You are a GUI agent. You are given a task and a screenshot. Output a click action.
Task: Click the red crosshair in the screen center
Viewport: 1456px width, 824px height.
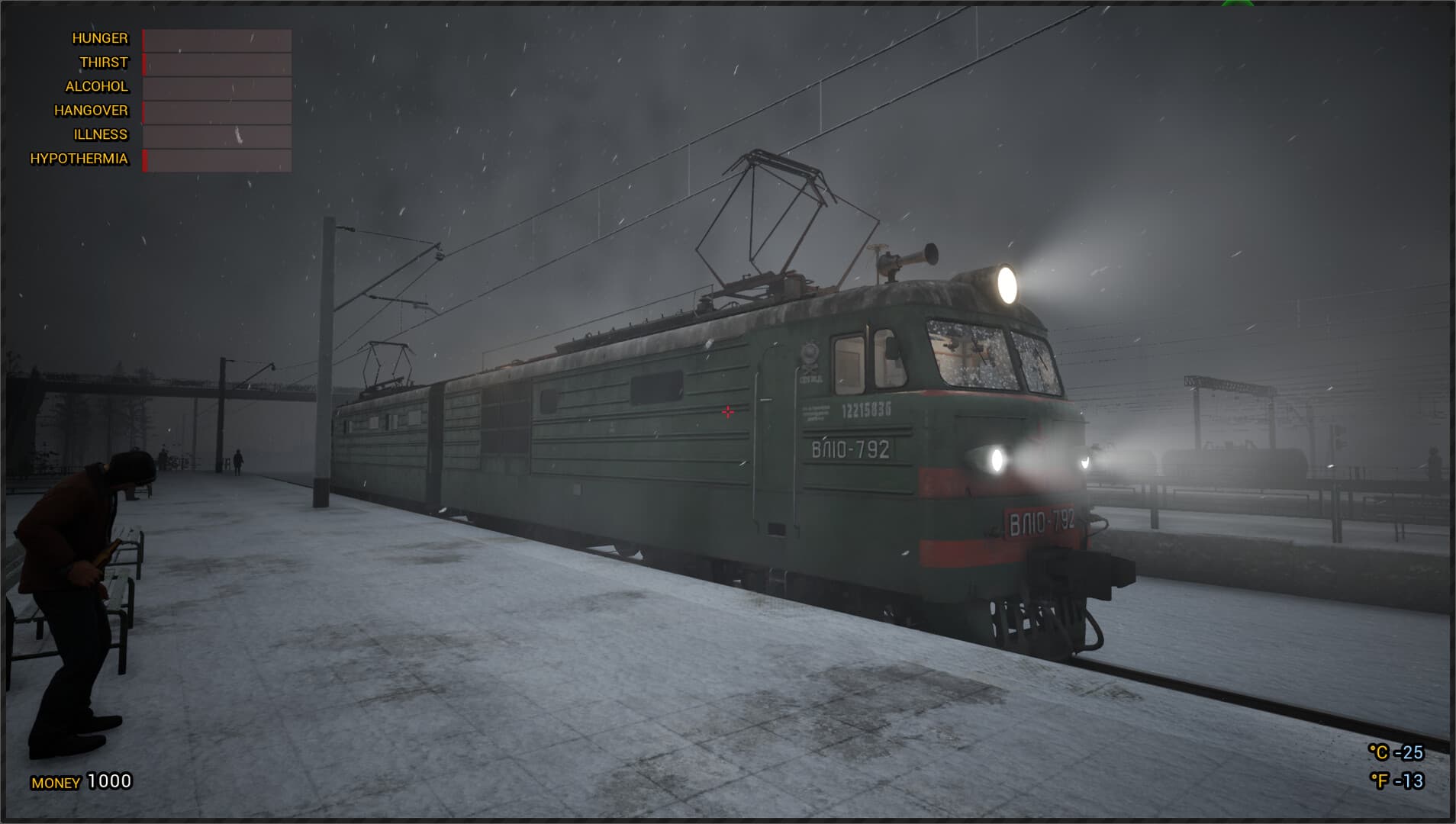tap(726, 412)
